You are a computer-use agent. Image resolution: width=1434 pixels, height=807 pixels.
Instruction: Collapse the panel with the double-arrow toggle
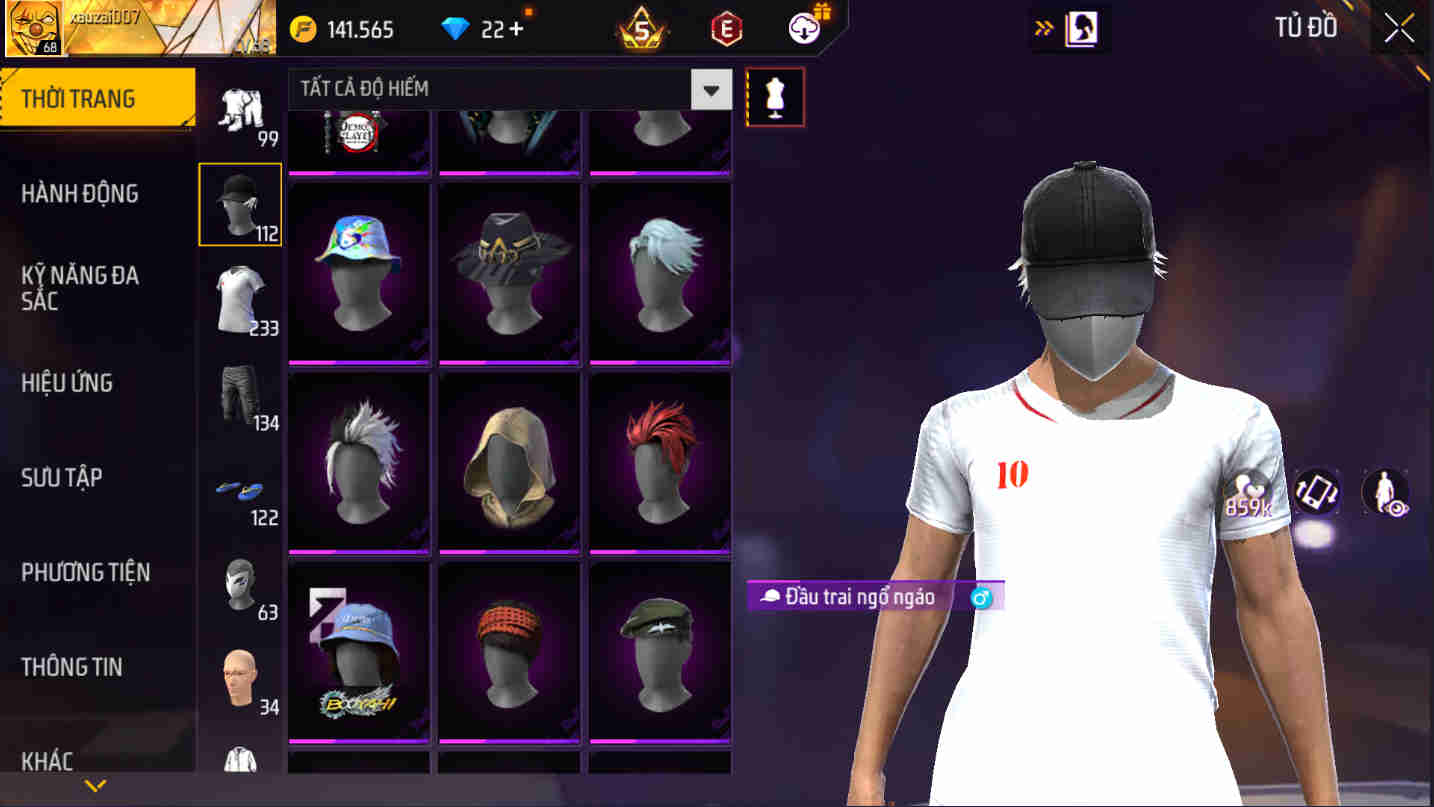point(1042,27)
